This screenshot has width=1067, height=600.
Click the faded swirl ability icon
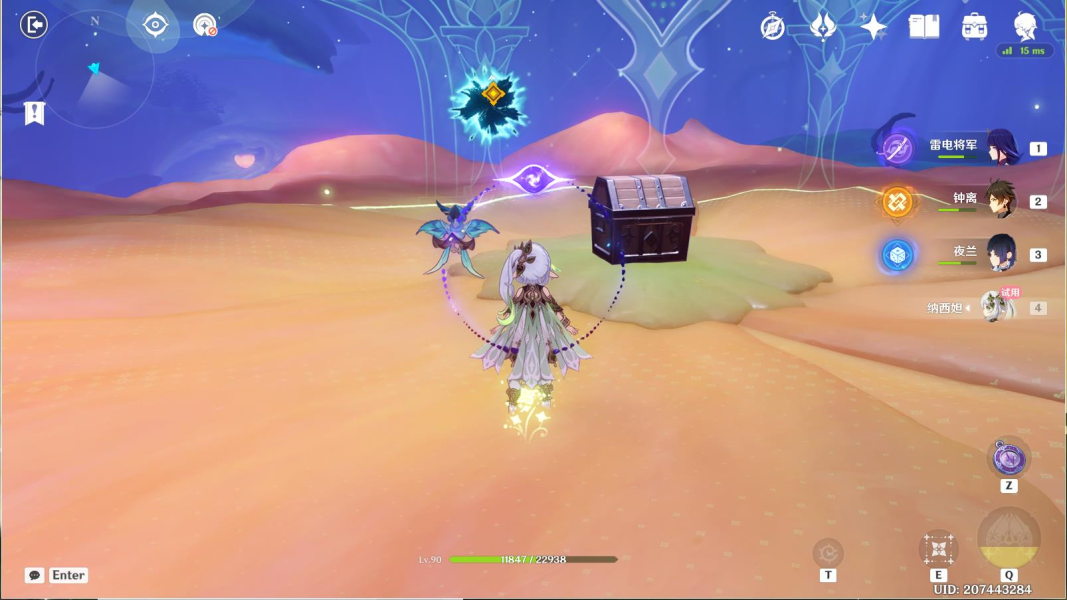[x=828, y=552]
